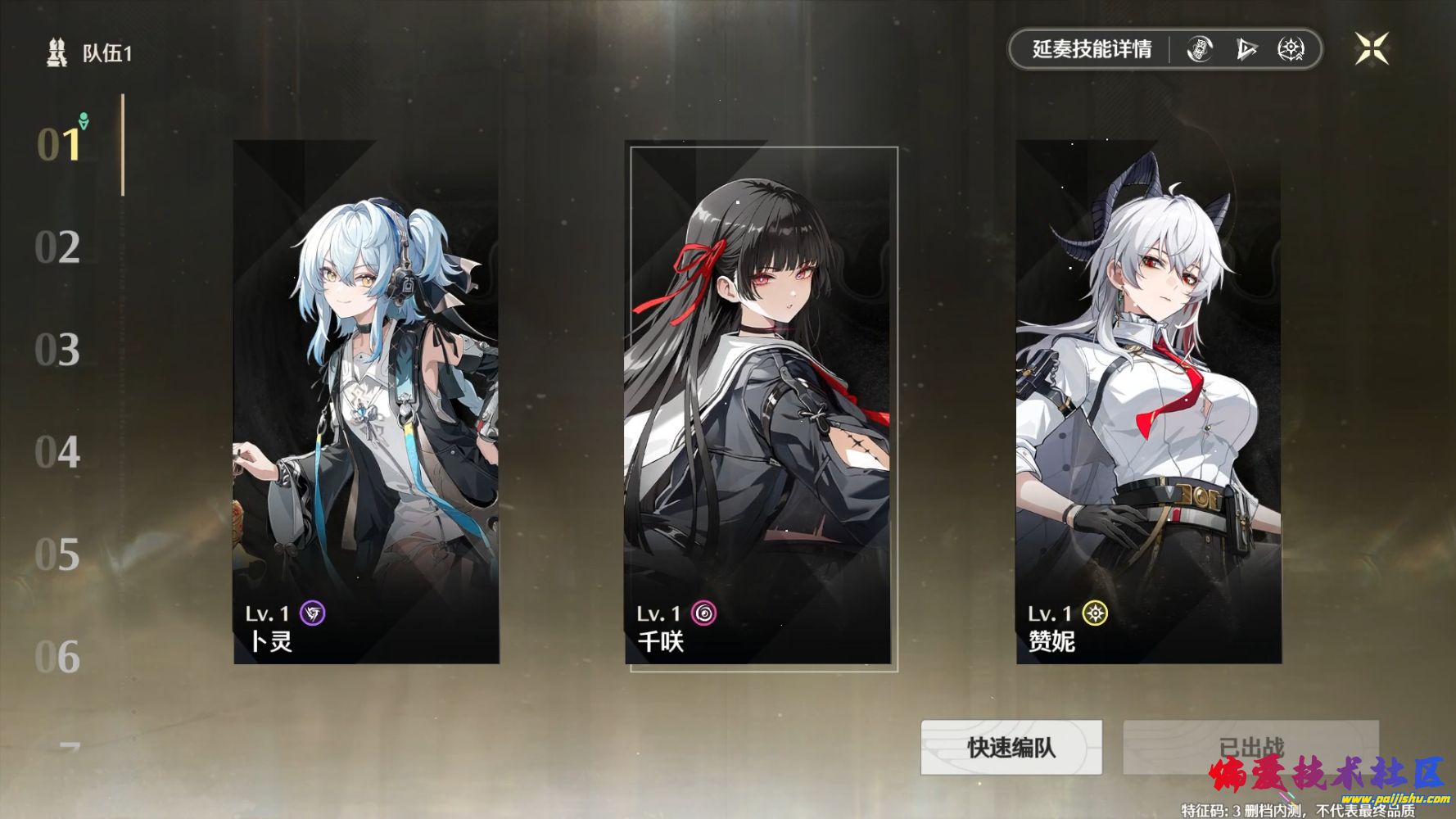Open the 延奏技能详情 skill details
This screenshot has width=1456, height=819.
pyautogui.click(x=1091, y=49)
